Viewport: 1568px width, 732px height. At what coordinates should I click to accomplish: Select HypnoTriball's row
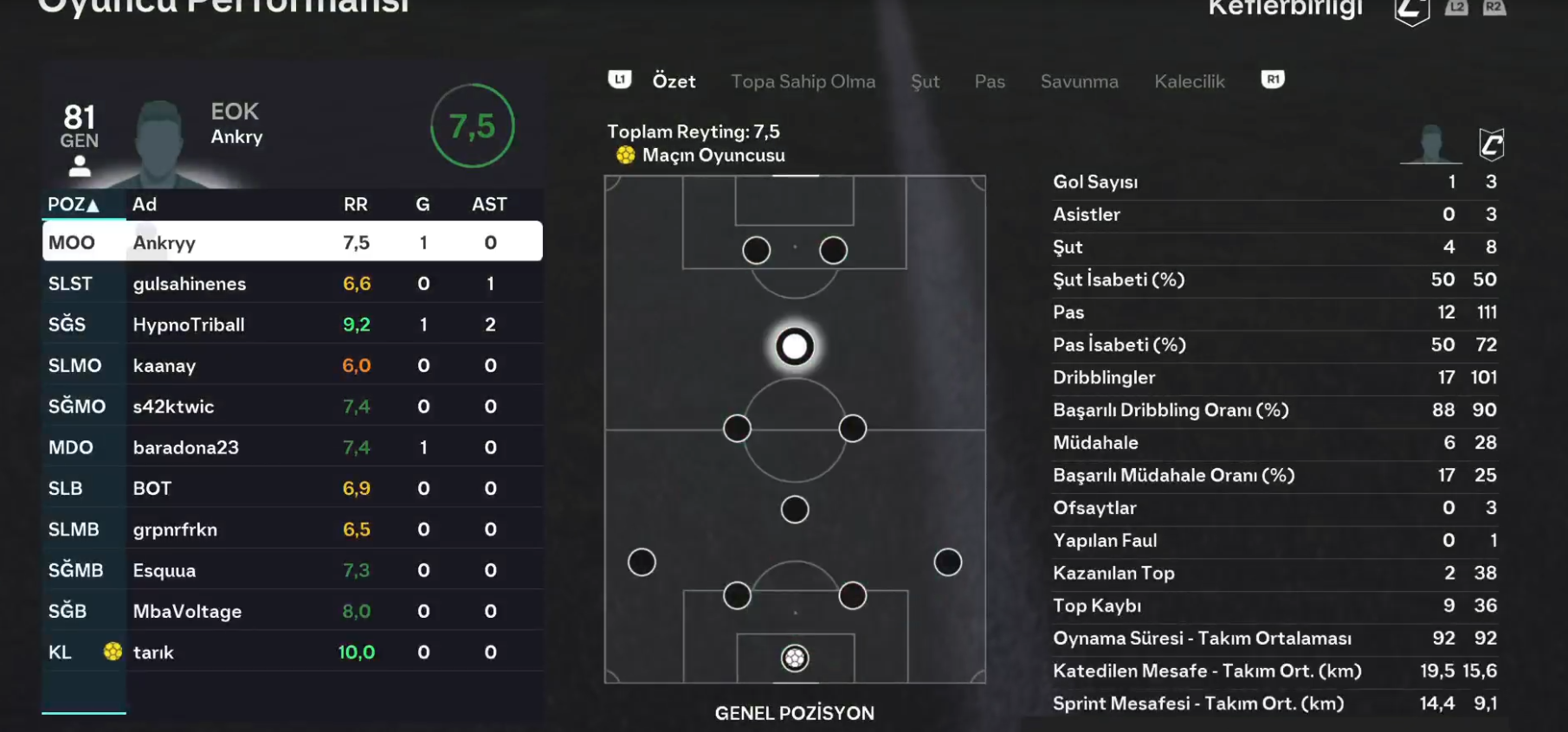pyautogui.click(x=293, y=324)
